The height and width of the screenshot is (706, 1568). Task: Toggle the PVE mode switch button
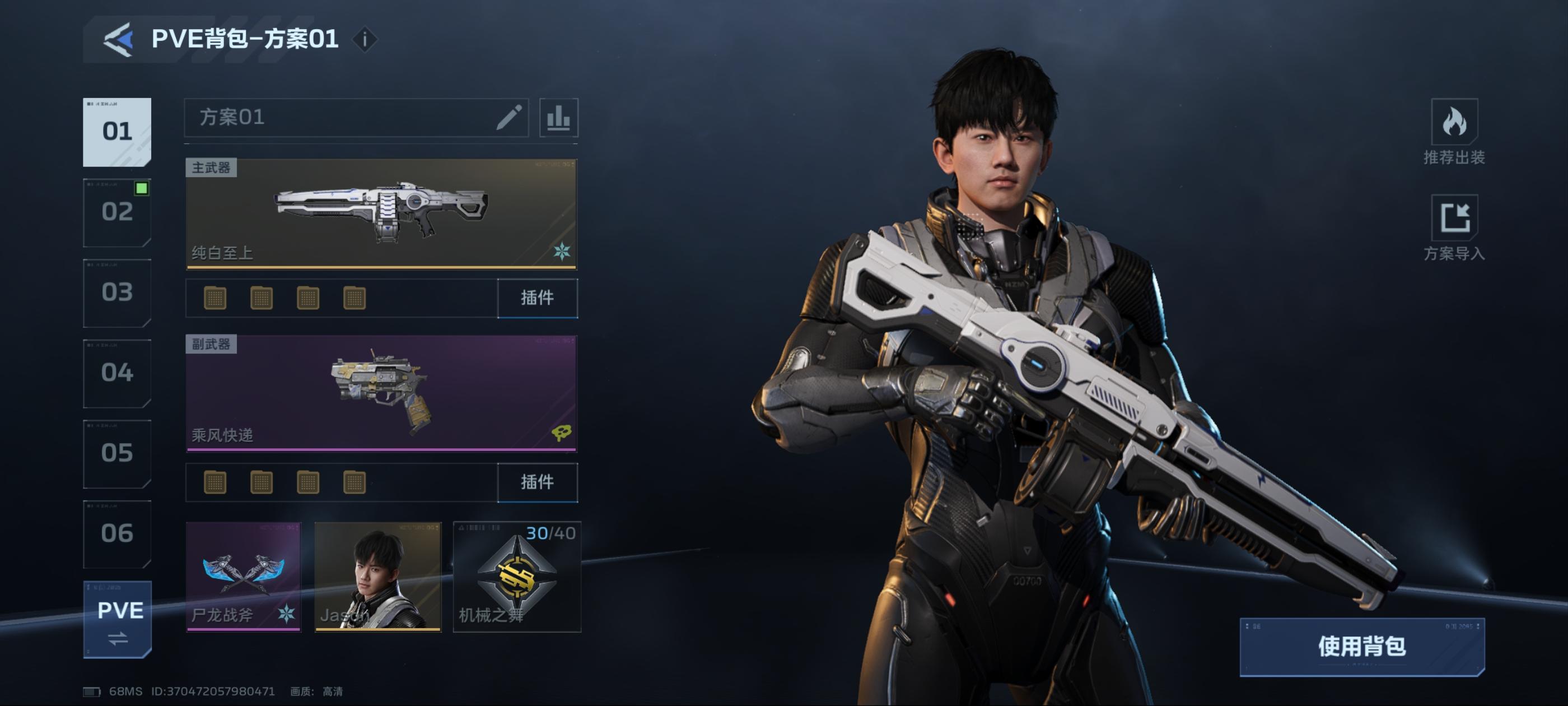(x=118, y=620)
